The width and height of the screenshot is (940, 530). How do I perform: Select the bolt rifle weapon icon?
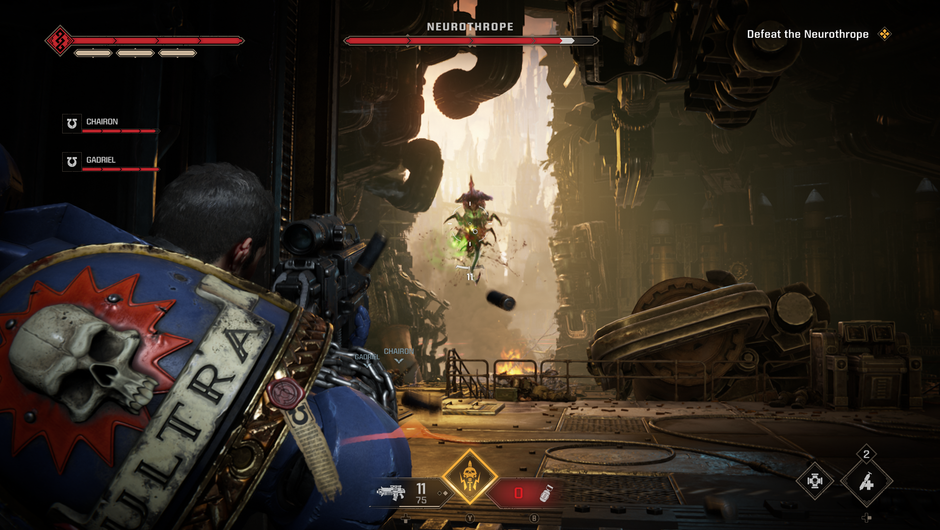point(390,492)
